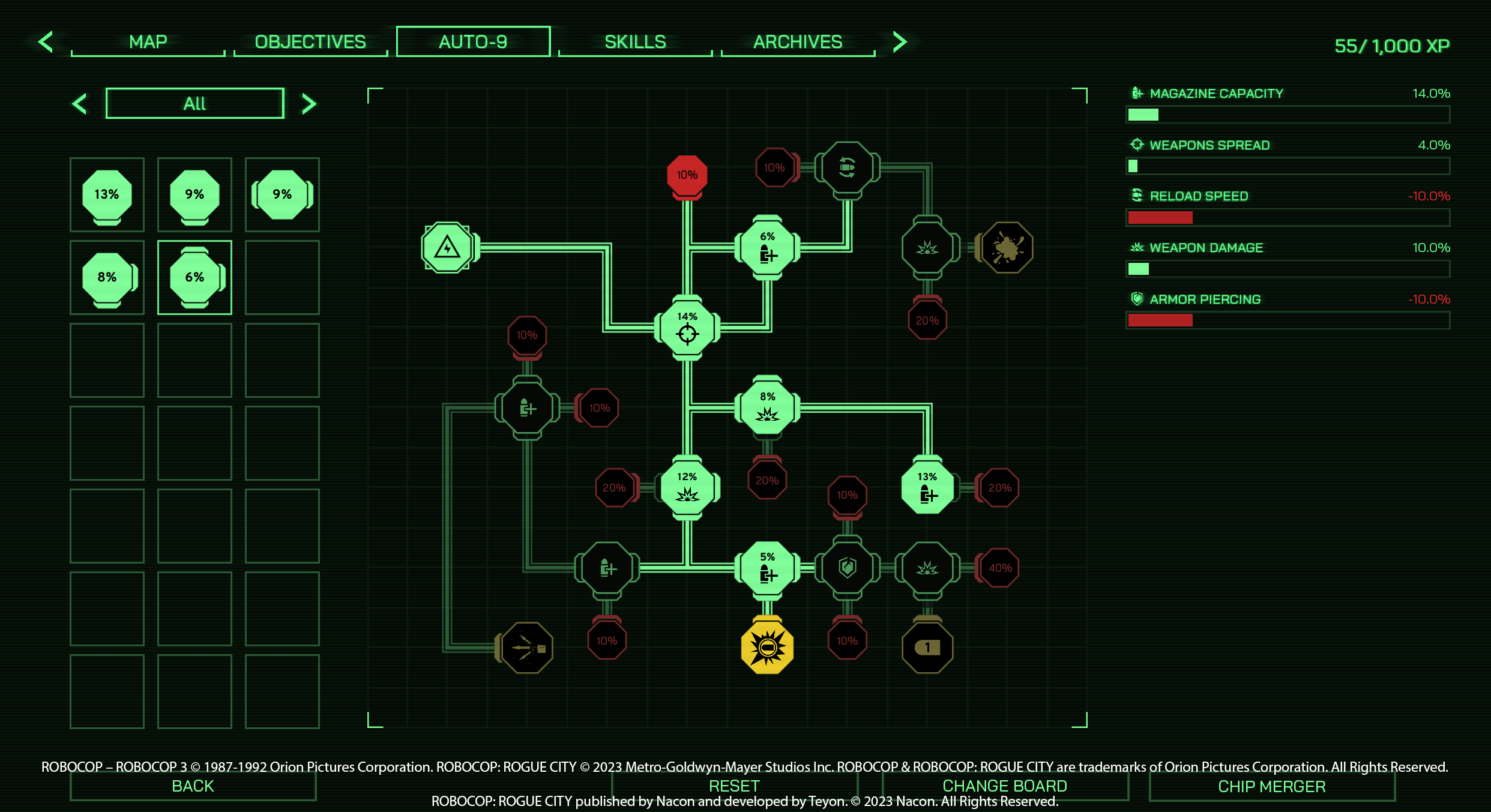1491x812 pixels.
Task: Pick the 8% chip in inventory
Action: coord(107,277)
